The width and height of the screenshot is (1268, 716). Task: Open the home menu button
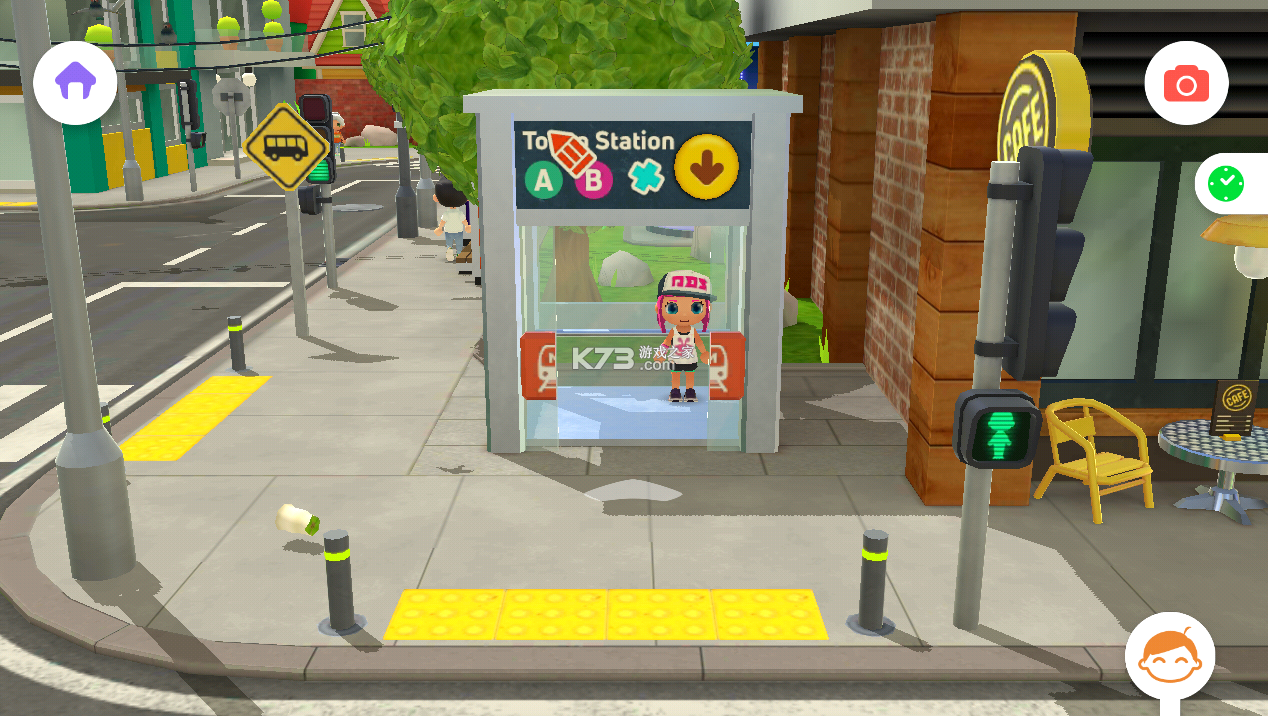pyautogui.click(x=75, y=82)
